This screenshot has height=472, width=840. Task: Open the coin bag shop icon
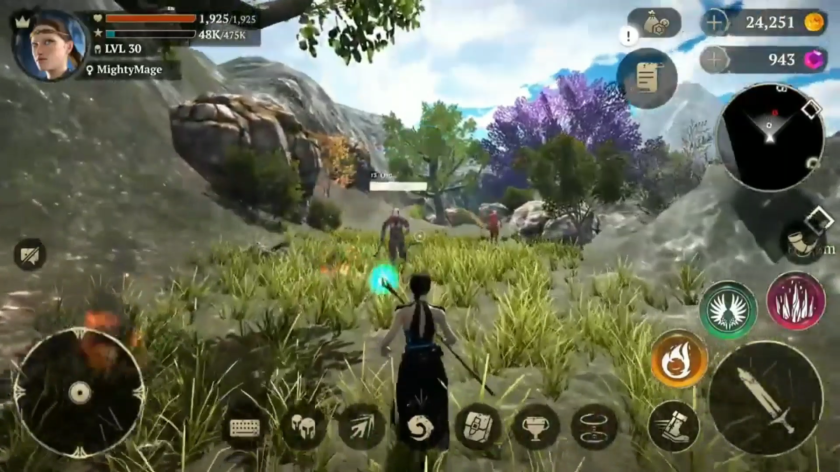[x=655, y=23]
